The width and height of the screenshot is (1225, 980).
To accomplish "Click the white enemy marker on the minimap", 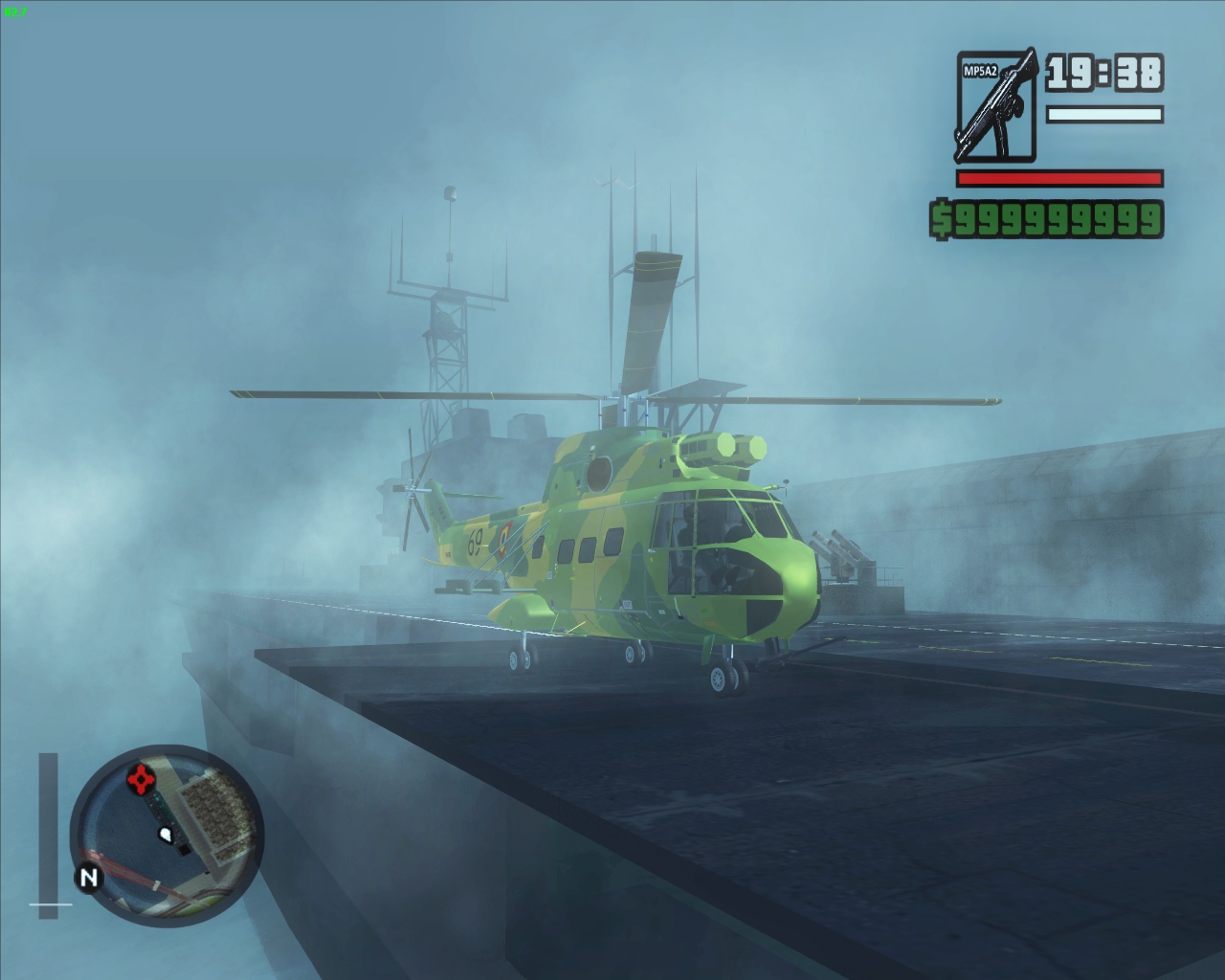I will (x=165, y=835).
